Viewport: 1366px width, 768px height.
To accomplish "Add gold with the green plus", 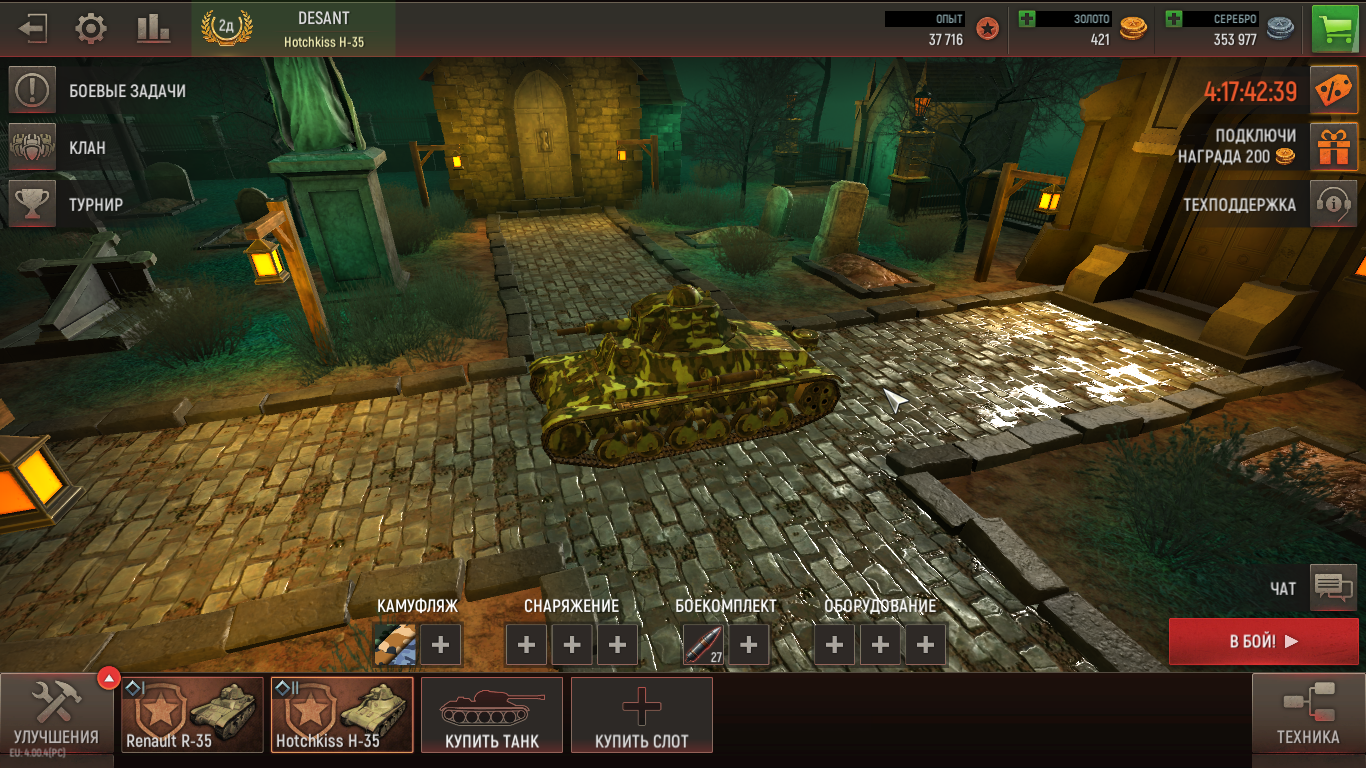I will pyautogui.click(x=1027, y=19).
